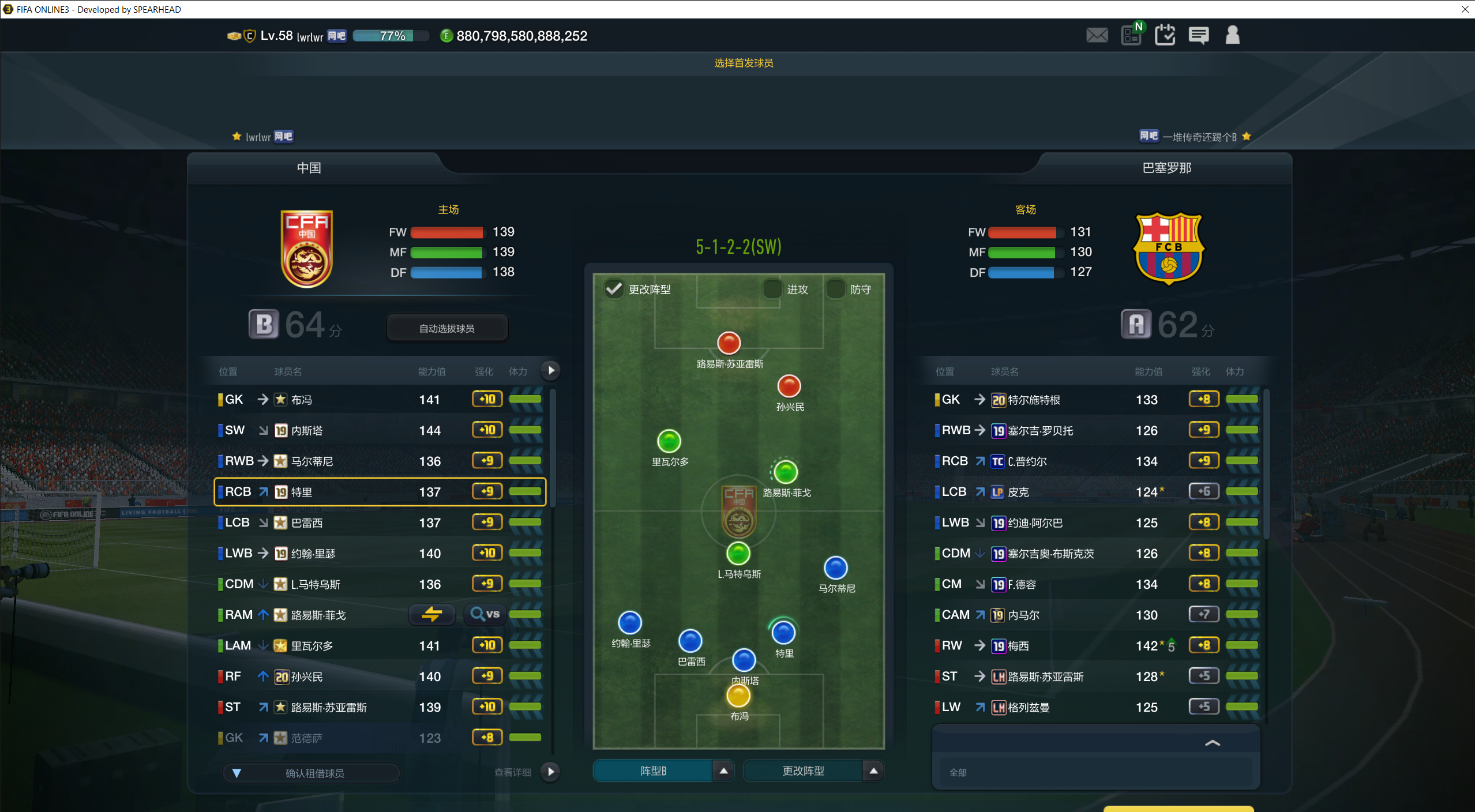Image resolution: width=1475 pixels, height=812 pixels.
Task: Open the VS compare button for 路易斯·菲戈
Action: point(485,614)
